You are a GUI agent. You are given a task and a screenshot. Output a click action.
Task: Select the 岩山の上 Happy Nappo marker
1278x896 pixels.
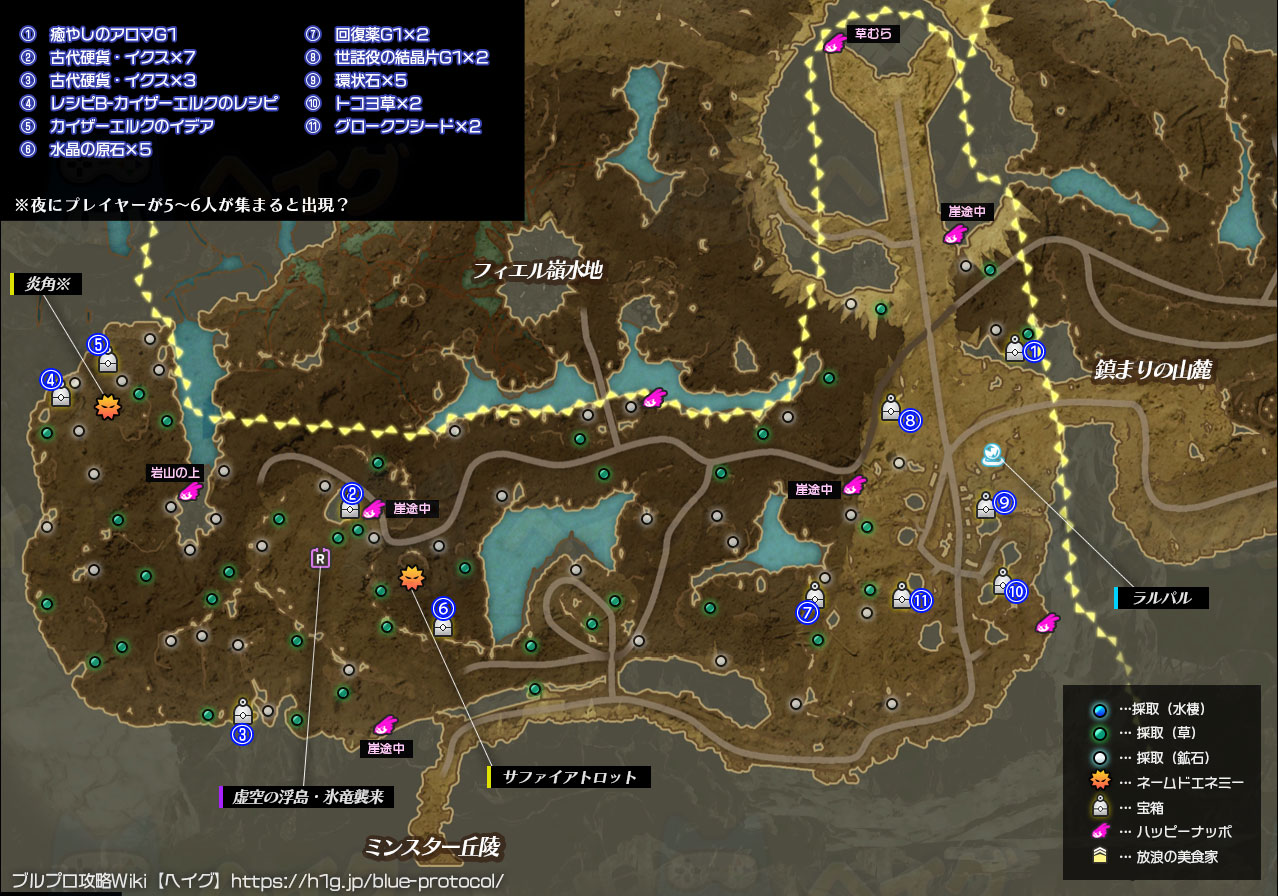click(x=189, y=492)
